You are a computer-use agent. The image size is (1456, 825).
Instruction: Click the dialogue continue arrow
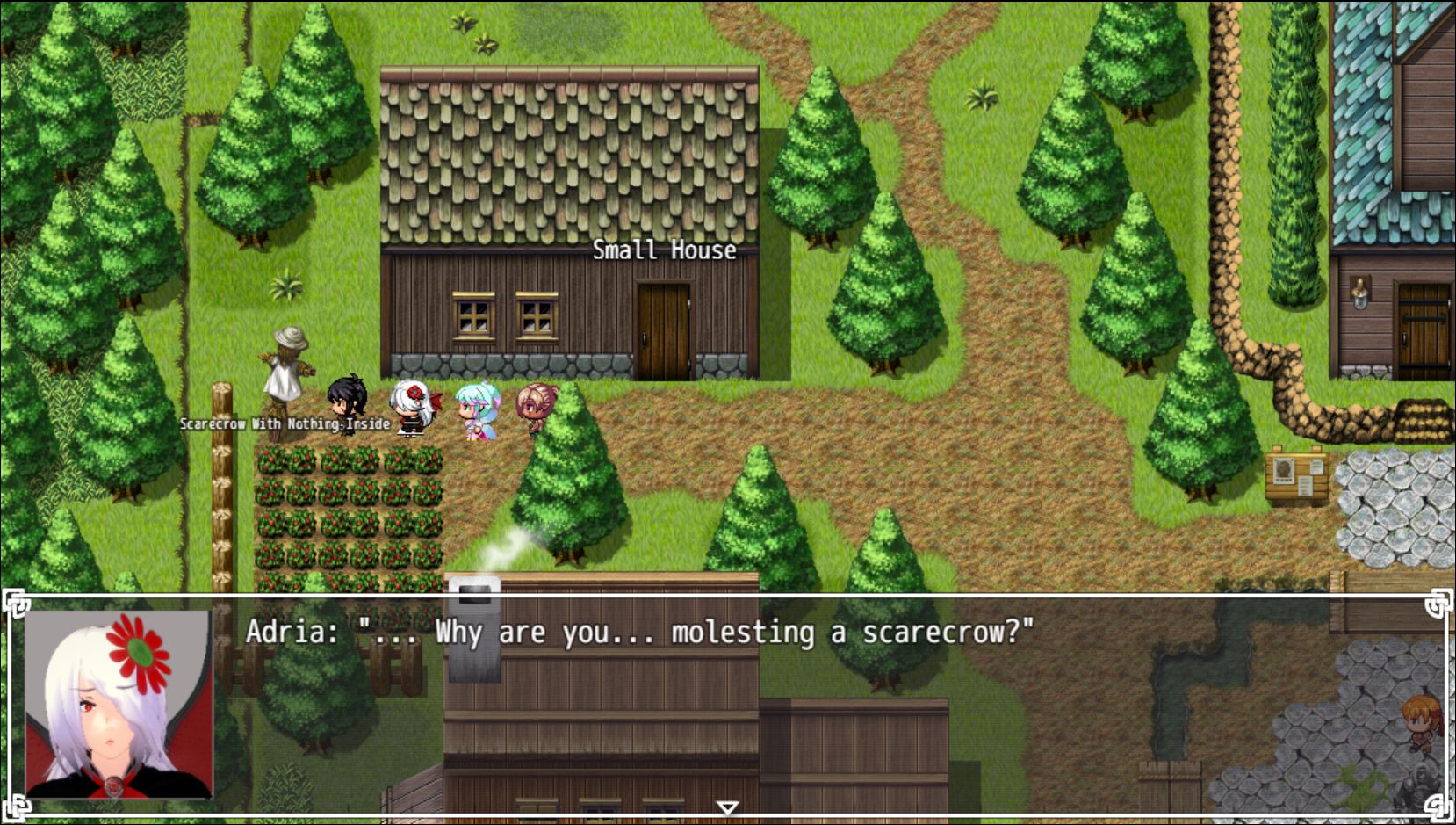click(x=727, y=807)
